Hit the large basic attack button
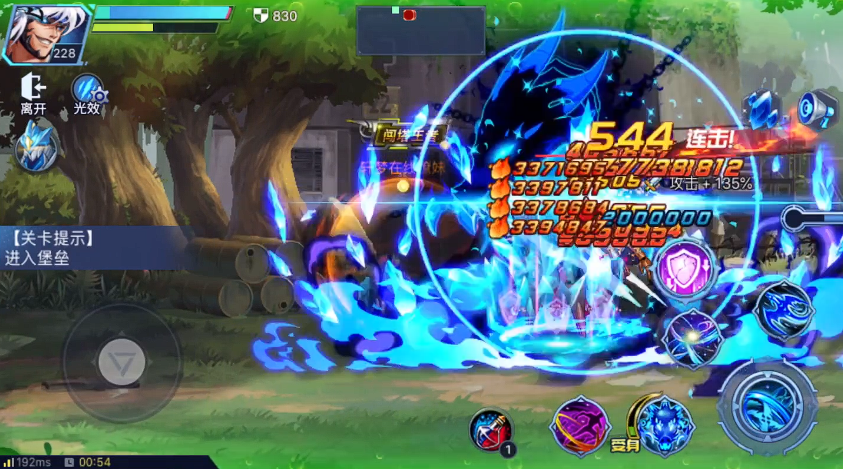The height and width of the screenshot is (469, 843). click(x=768, y=407)
